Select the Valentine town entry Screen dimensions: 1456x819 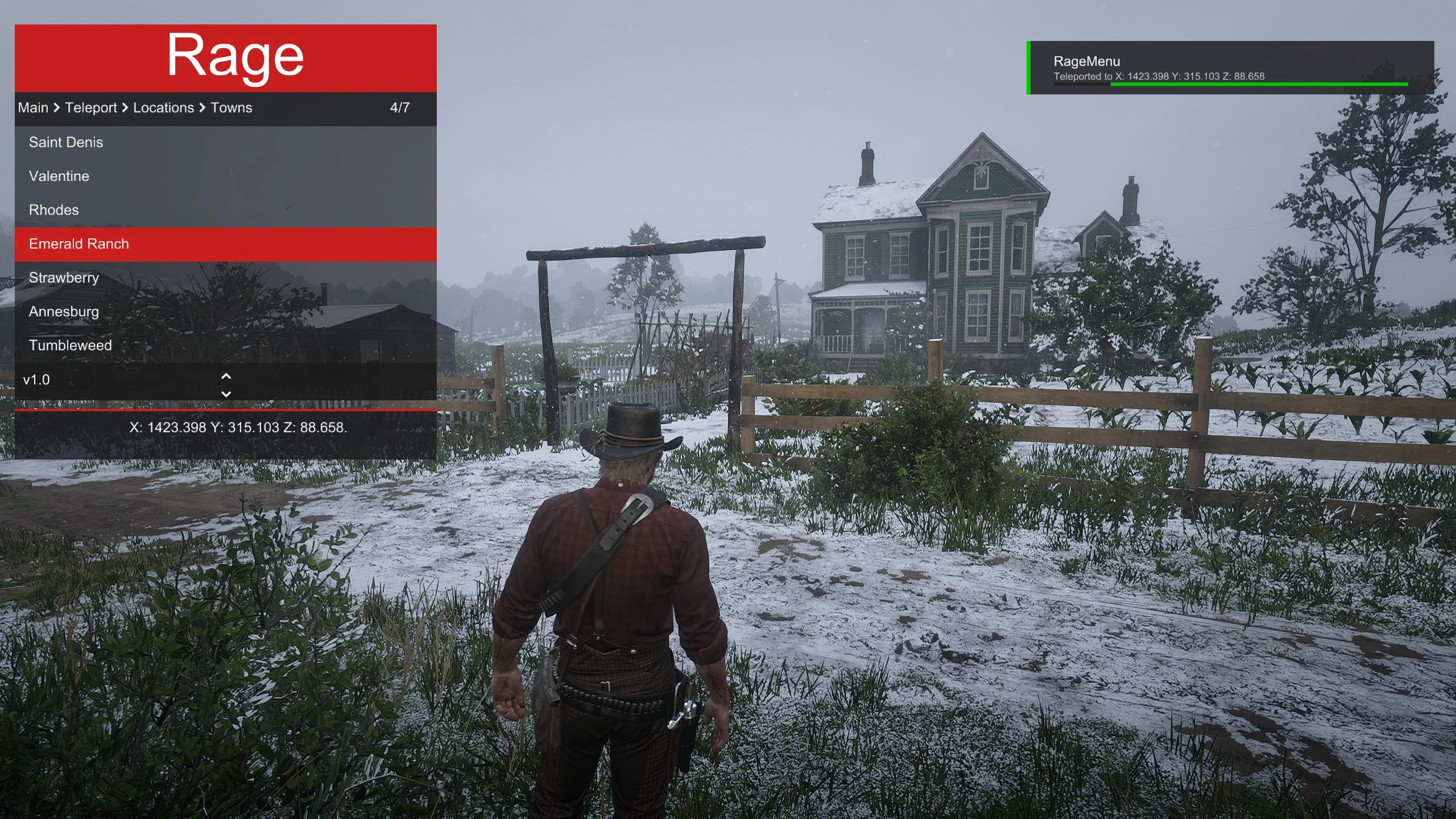coord(59,176)
